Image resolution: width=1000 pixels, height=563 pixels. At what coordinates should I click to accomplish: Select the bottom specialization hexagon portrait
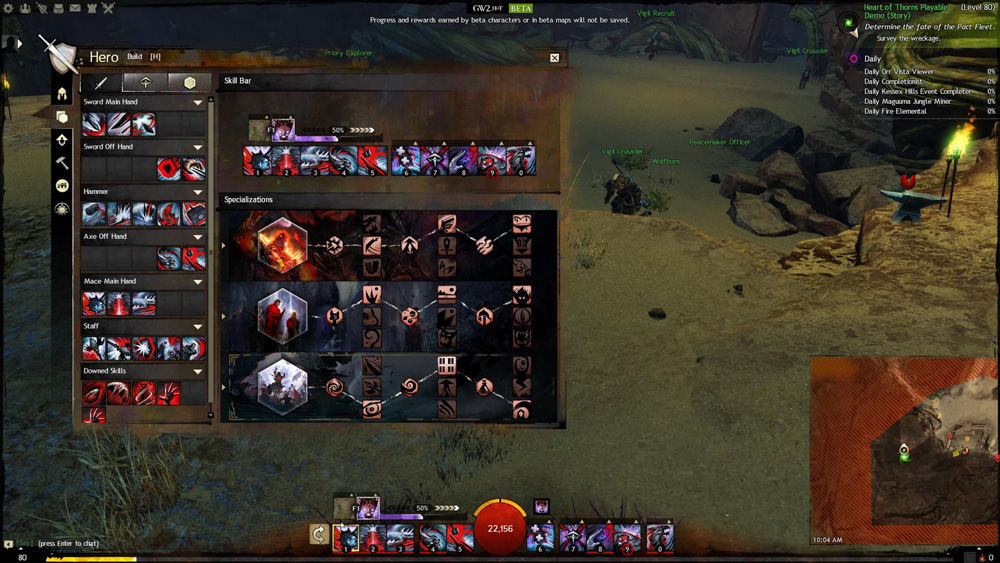(x=282, y=386)
